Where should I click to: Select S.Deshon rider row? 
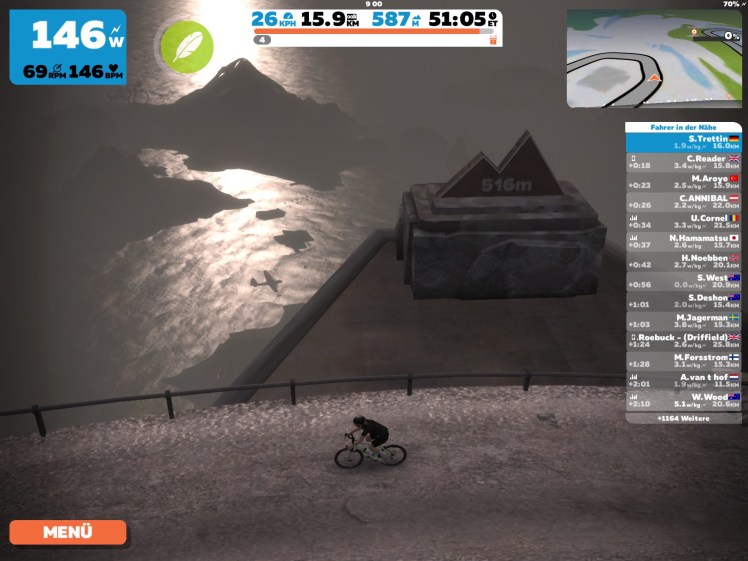click(683, 300)
